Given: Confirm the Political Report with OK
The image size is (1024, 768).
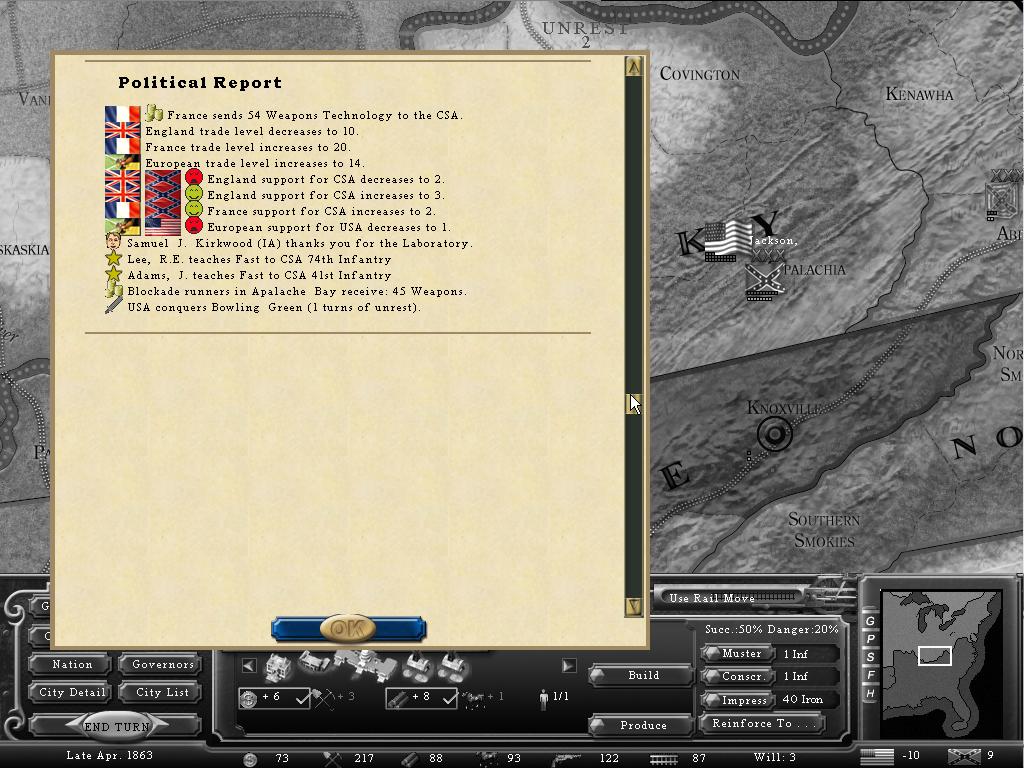Looking at the screenshot, I should (348, 629).
